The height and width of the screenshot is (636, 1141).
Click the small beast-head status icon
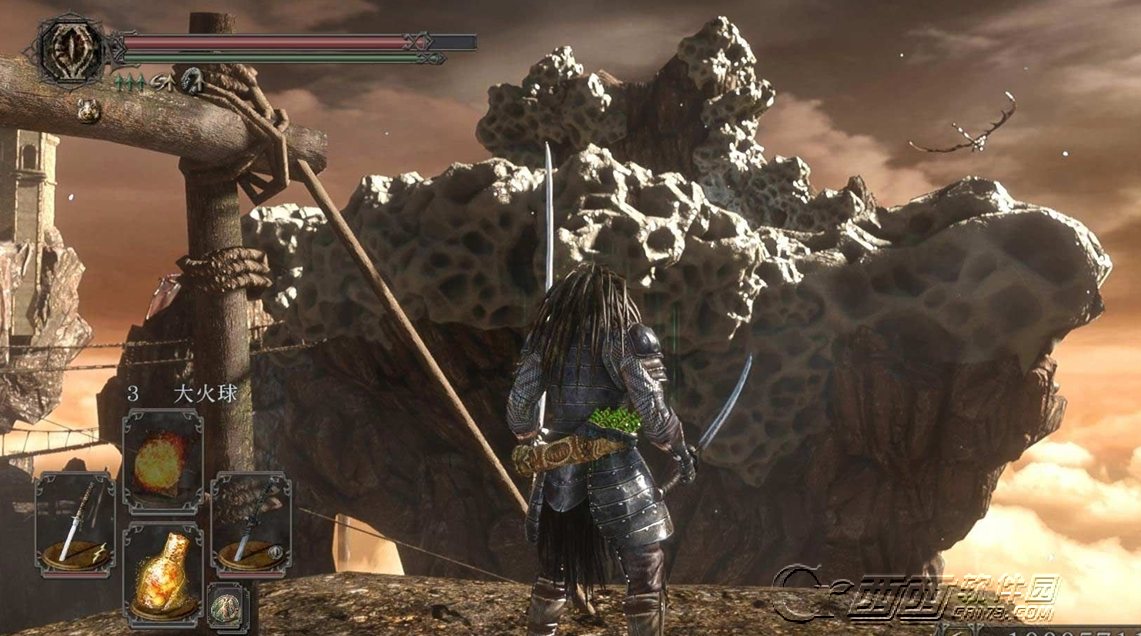(x=88, y=111)
